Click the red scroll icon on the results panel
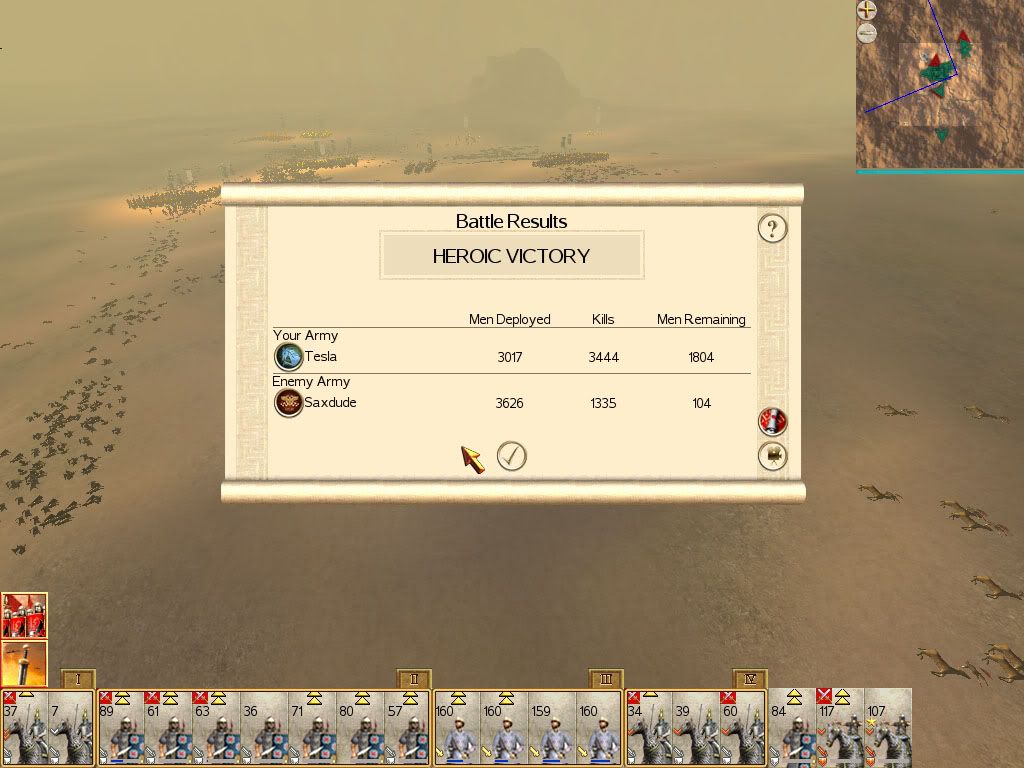 pos(772,422)
